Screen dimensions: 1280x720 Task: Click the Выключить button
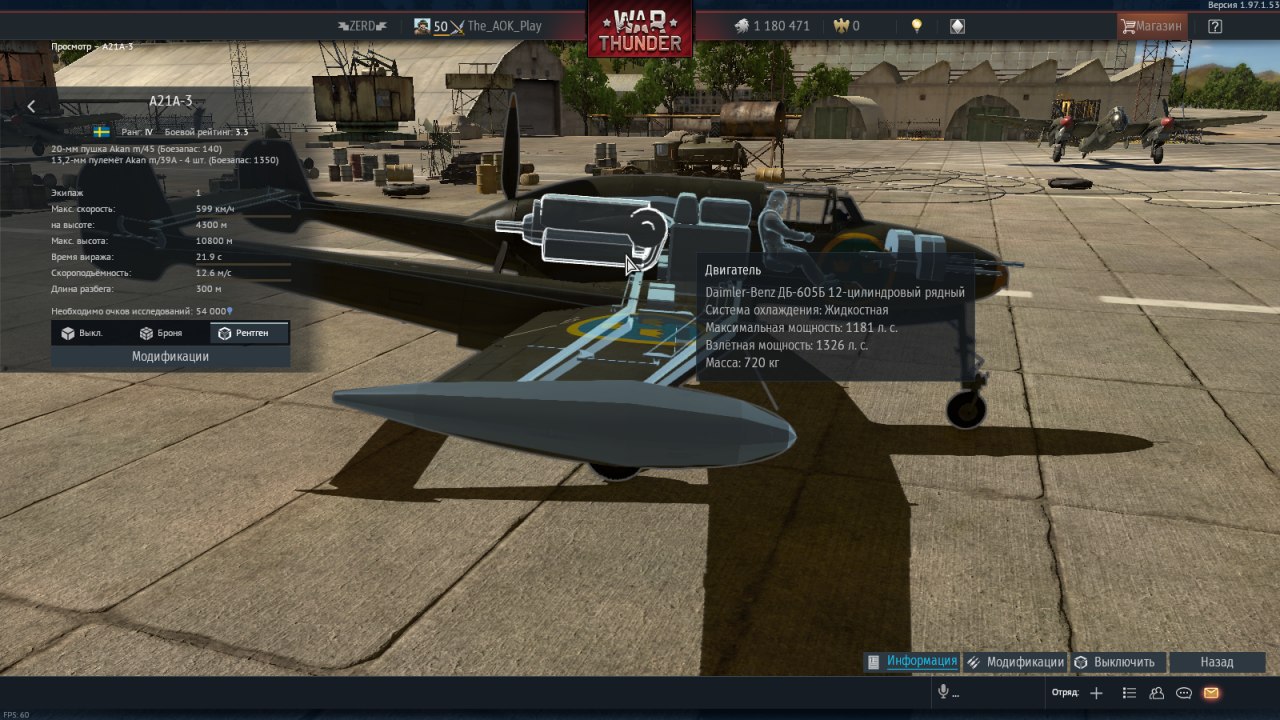1115,662
